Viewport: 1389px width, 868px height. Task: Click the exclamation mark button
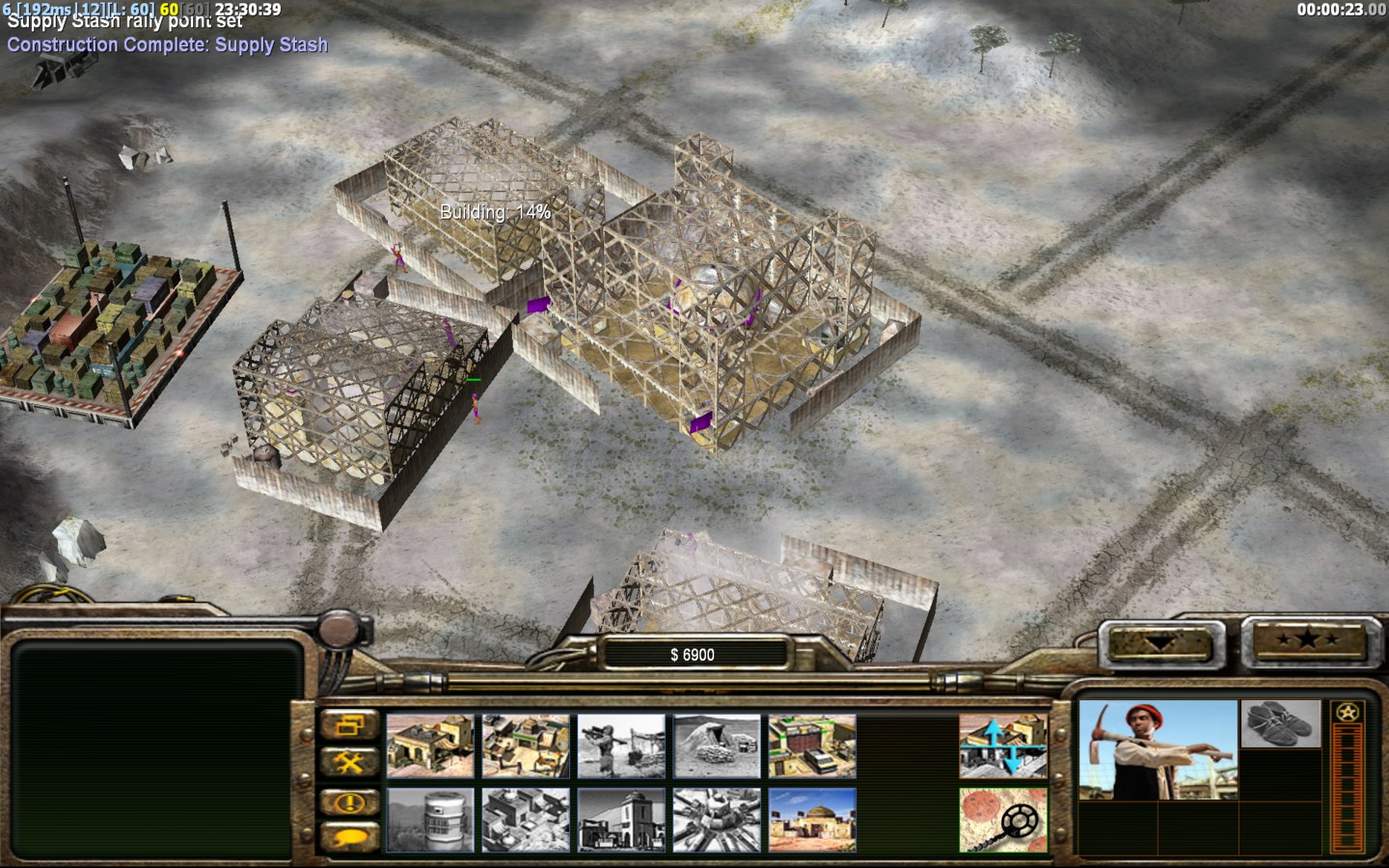pos(348,801)
